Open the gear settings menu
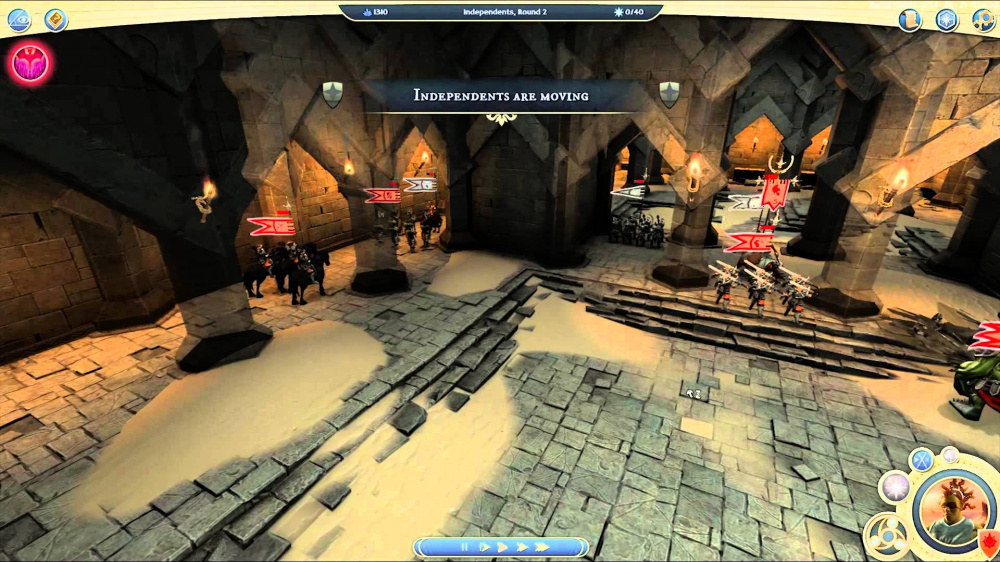 (x=983, y=20)
